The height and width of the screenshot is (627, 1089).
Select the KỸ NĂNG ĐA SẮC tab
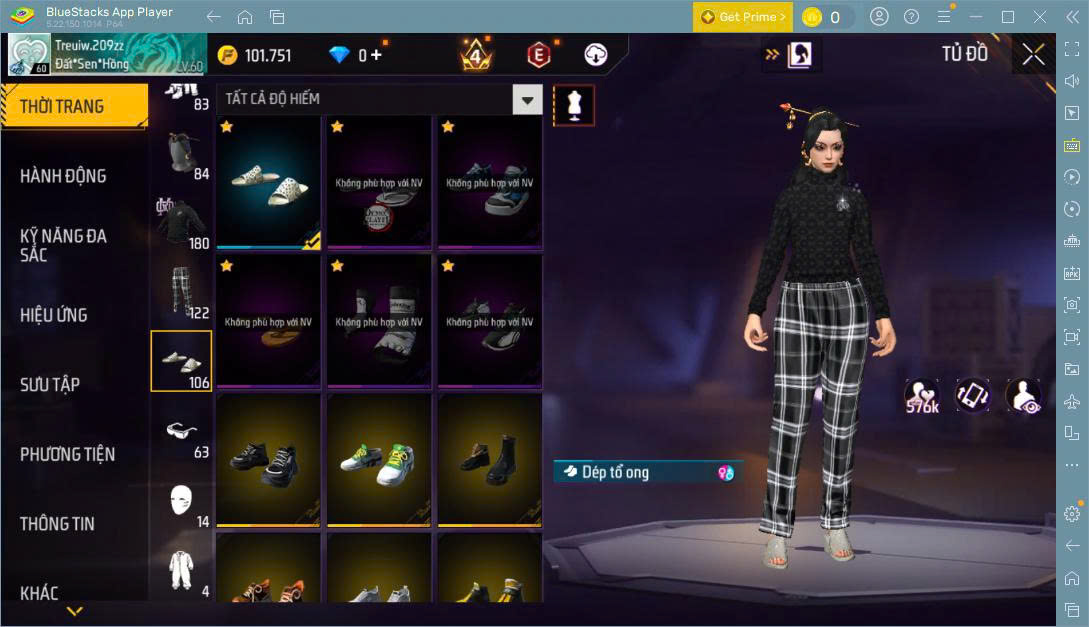[63, 245]
